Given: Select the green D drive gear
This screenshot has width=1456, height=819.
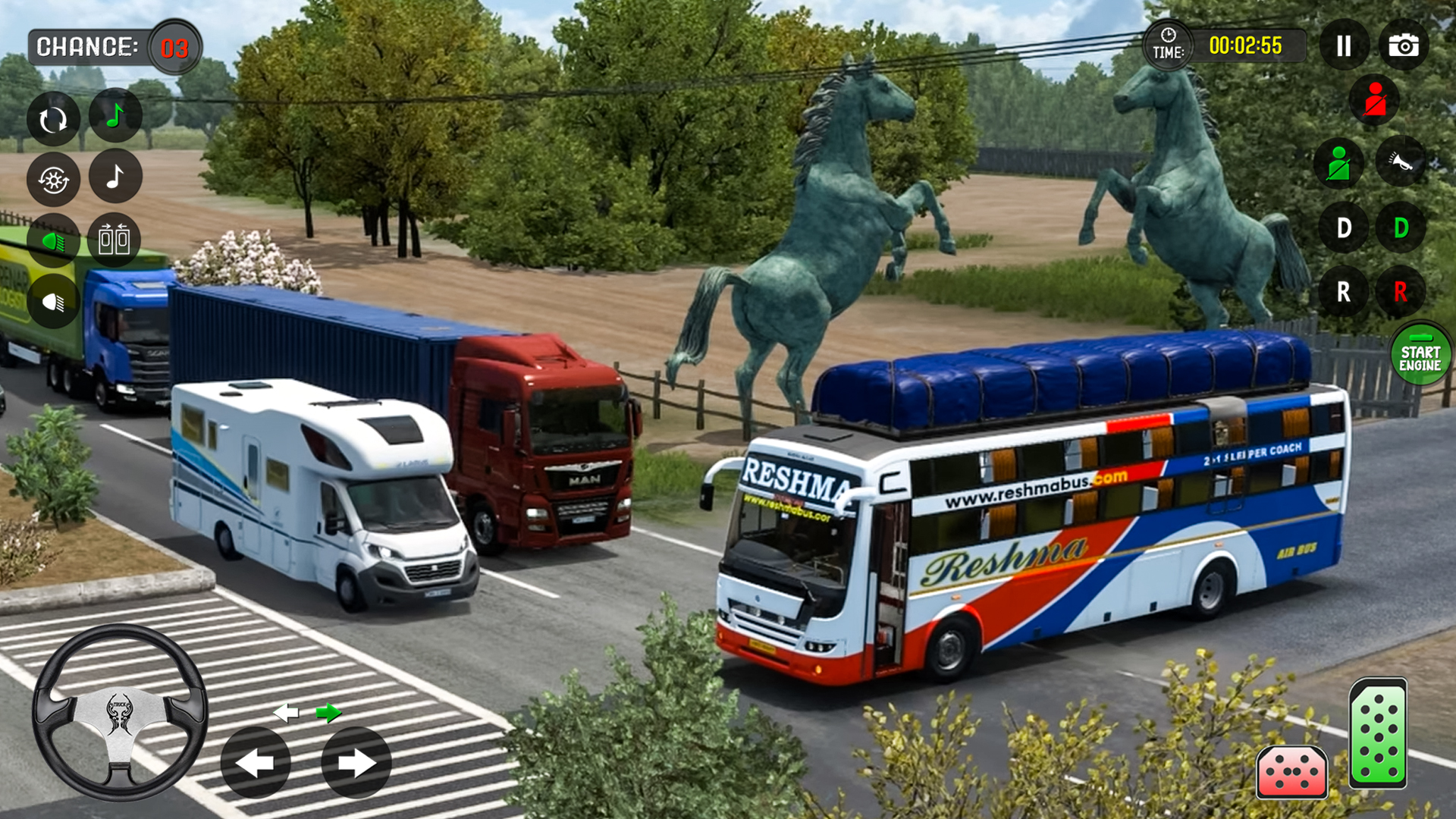Looking at the screenshot, I should pyautogui.click(x=1399, y=227).
